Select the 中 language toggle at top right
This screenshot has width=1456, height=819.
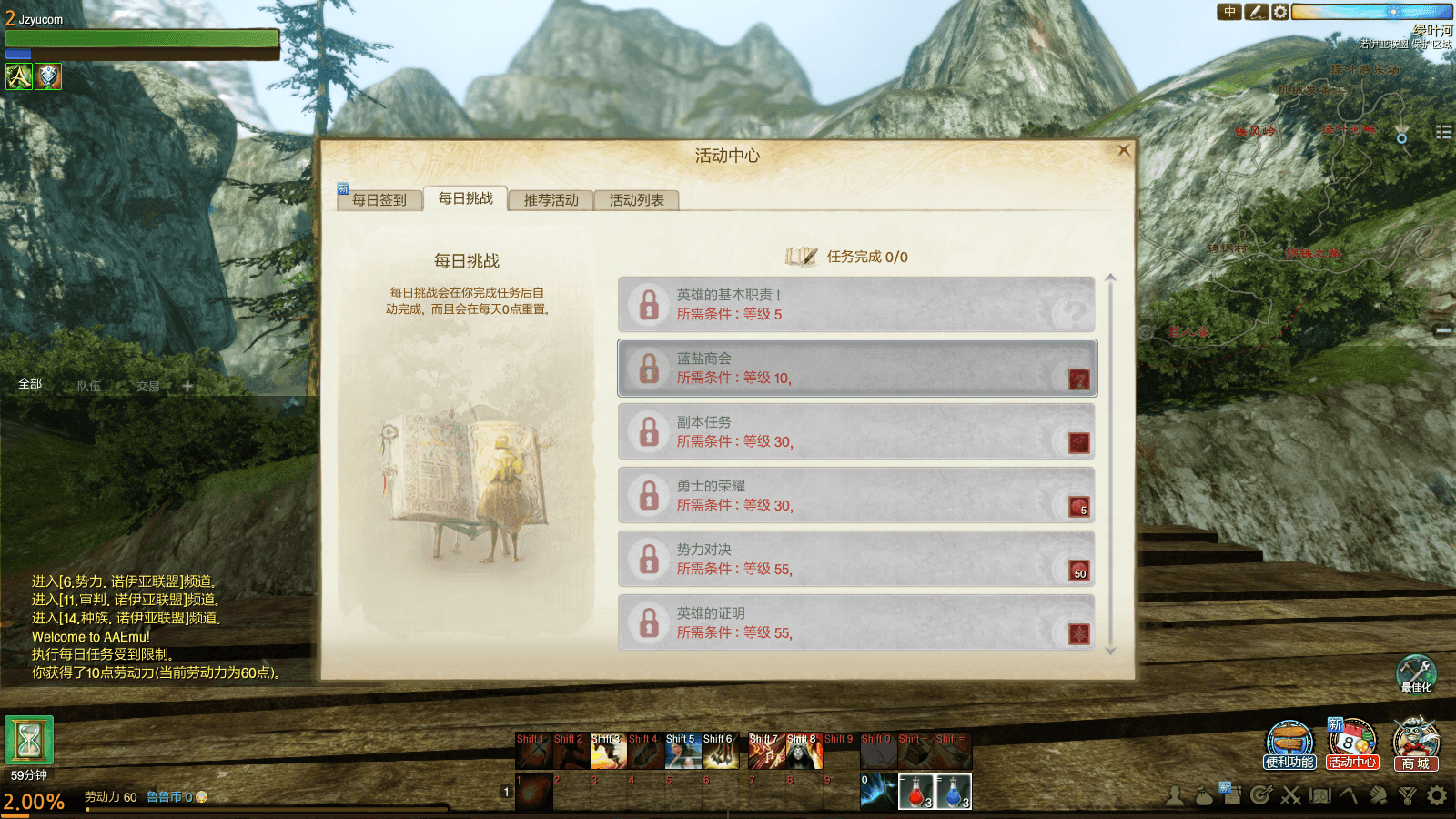pyautogui.click(x=1229, y=12)
